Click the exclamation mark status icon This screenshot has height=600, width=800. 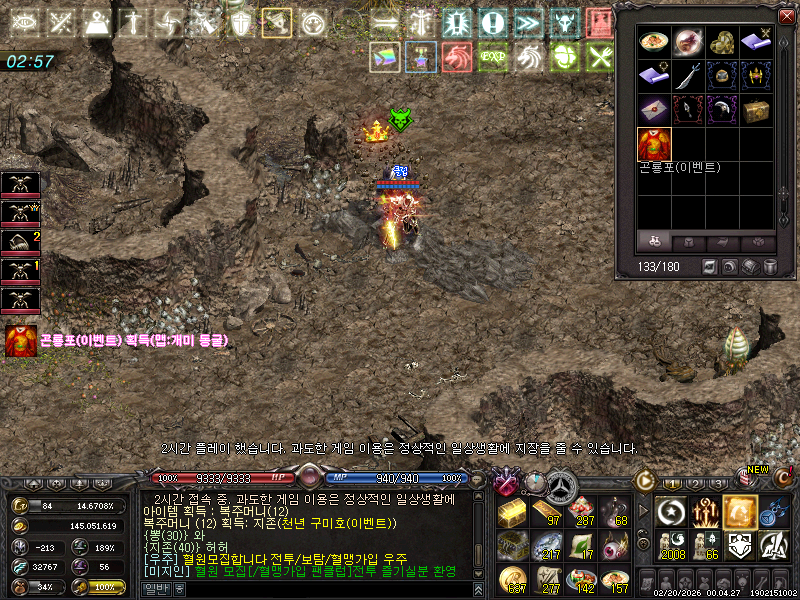[491, 22]
